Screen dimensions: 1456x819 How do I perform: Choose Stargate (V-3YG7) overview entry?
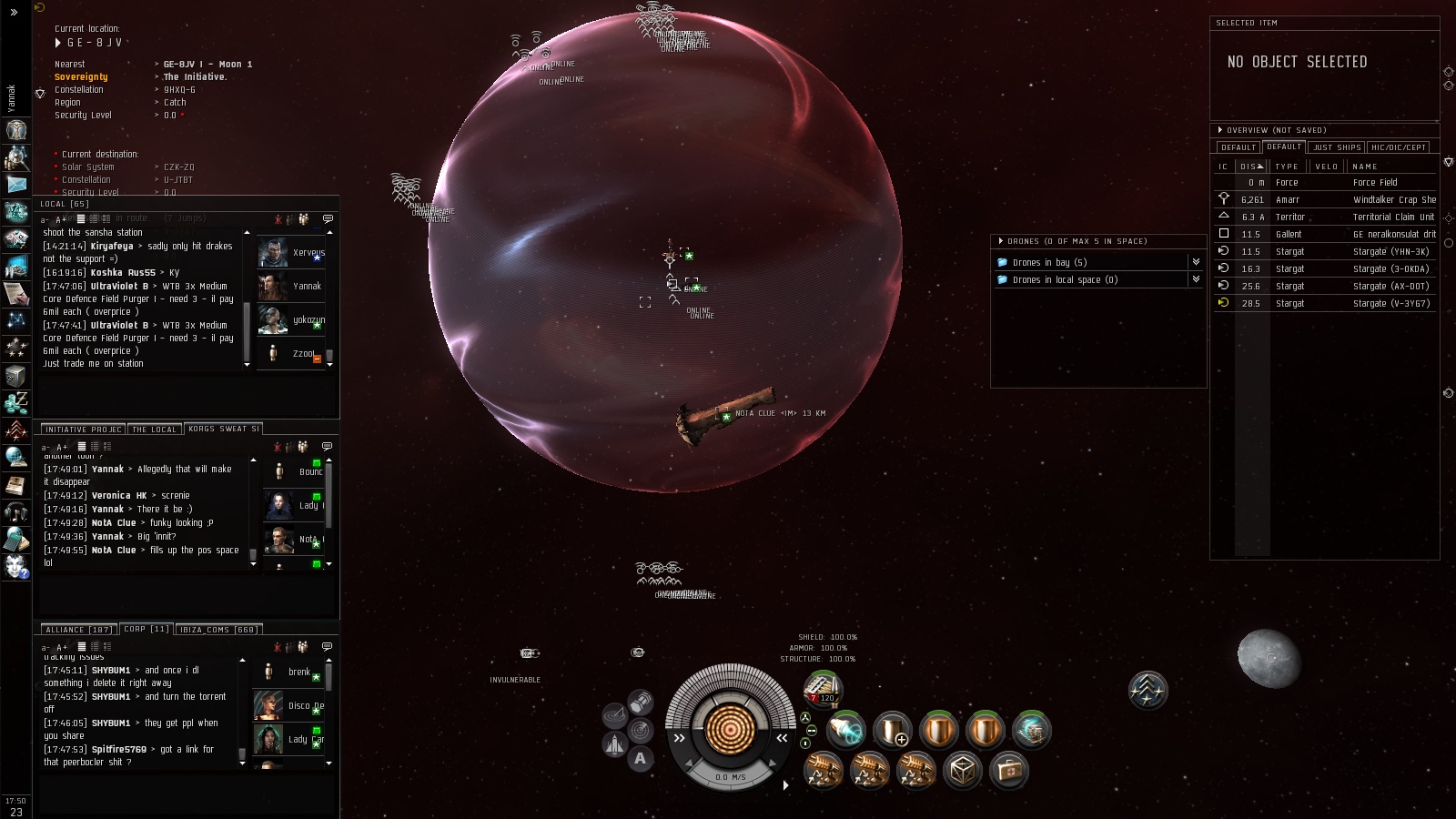tap(1390, 304)
